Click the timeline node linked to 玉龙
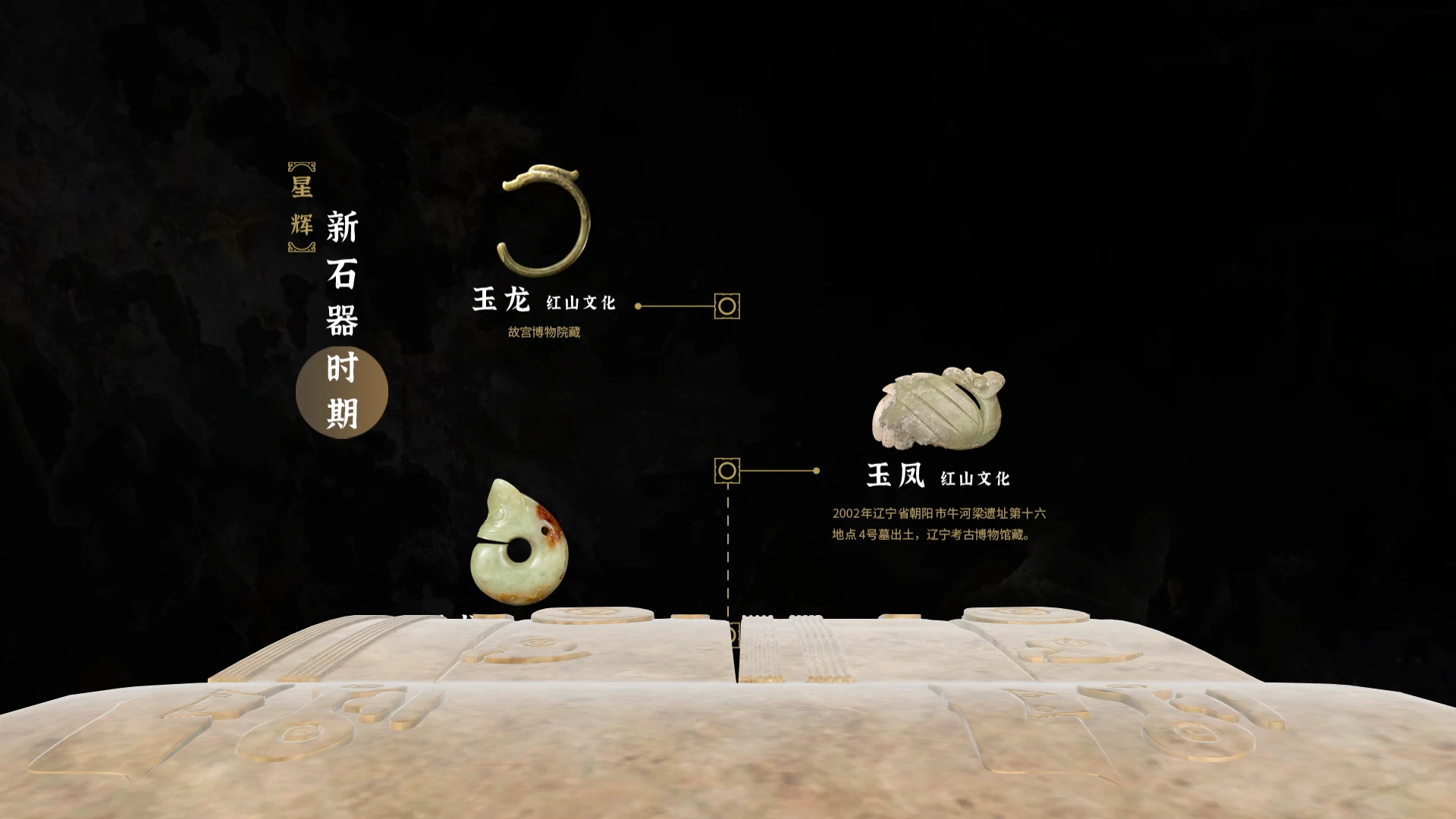1456x819 pixels. [726, 306]
